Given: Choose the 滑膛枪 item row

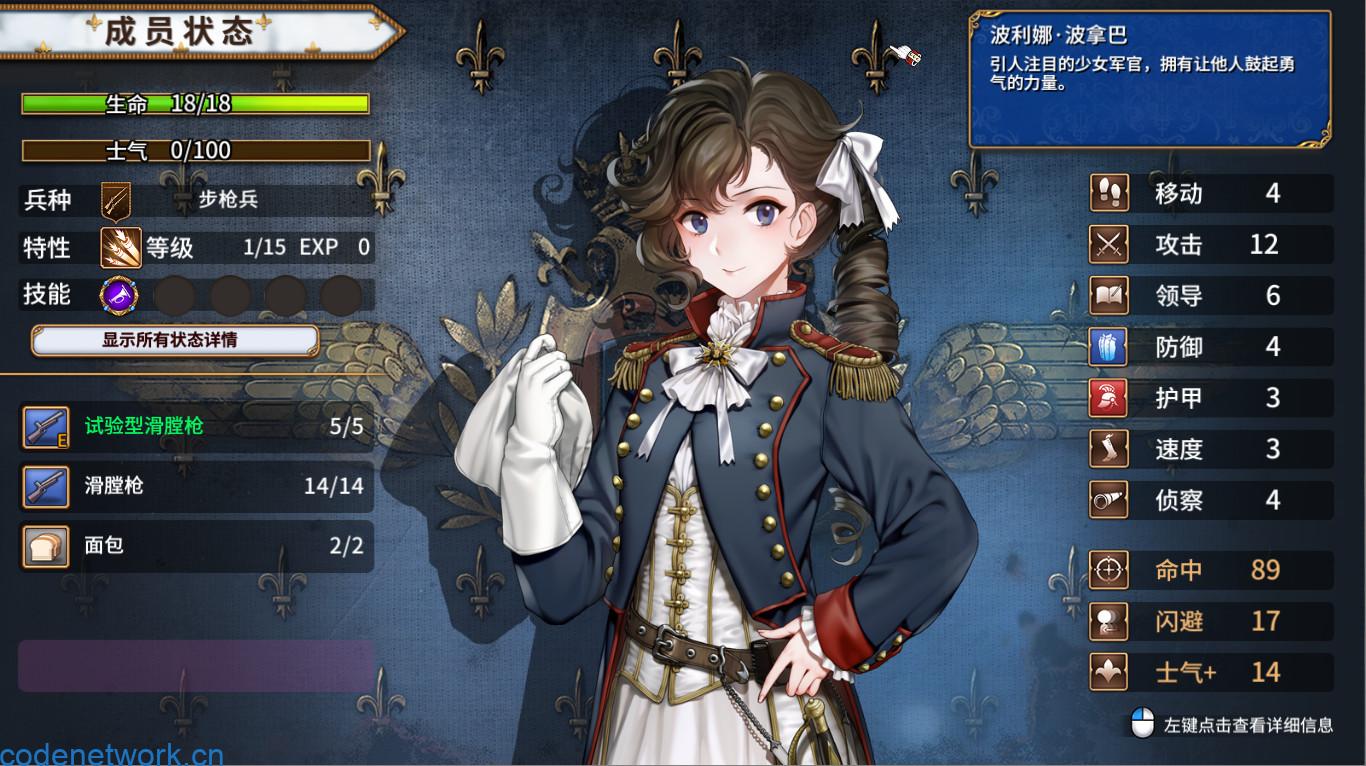Looking at the screenshot, I should point(196,487).
